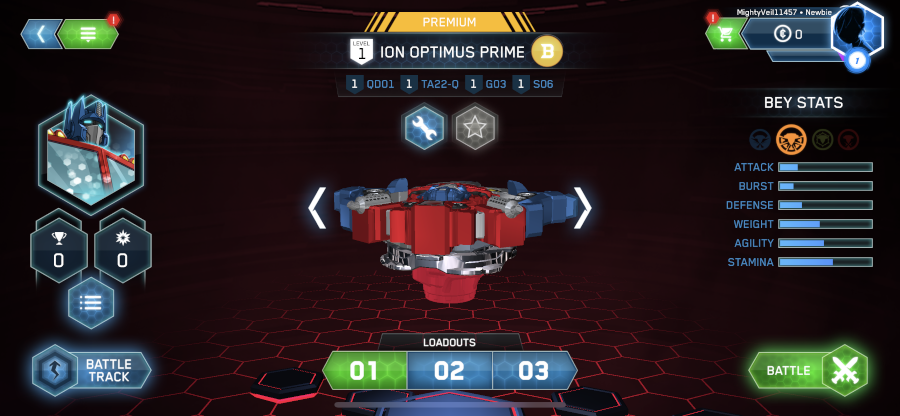Open the trophy count panel
The height and width of the screenshot is (416, 900).
pyautogui.click(x=58, y=248)
